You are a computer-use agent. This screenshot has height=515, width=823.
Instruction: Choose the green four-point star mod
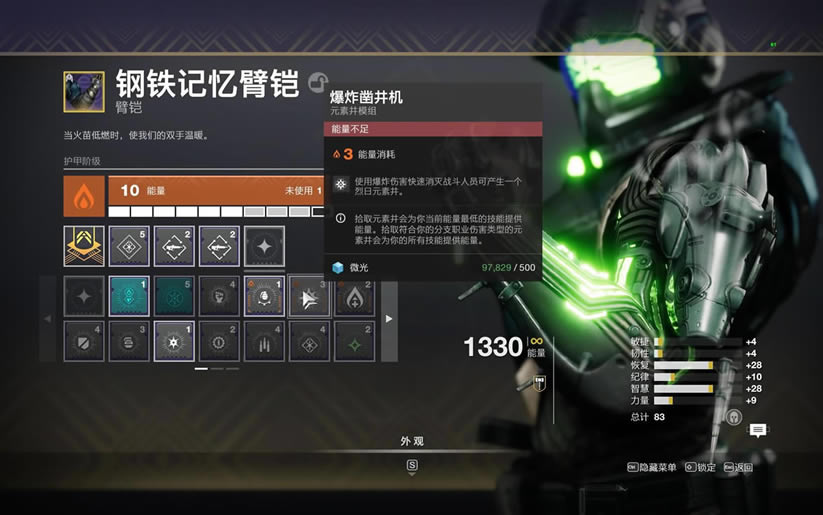coord(355,341)
